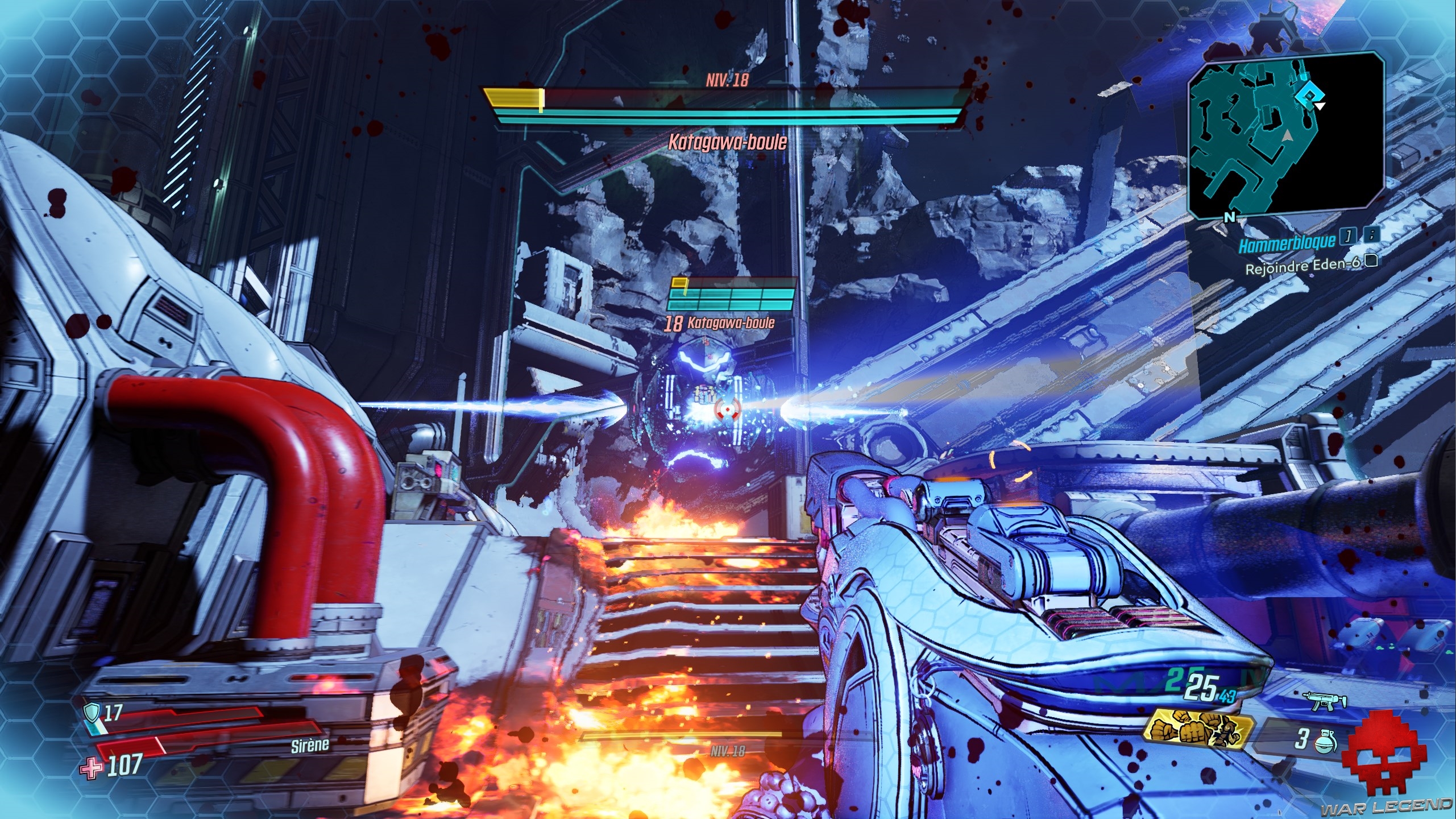The width and height of the screenshot is (1456, 819).
Task: Tick the Rejoindre Eden-6 objective checkbox
Action: pos(1371,261)
